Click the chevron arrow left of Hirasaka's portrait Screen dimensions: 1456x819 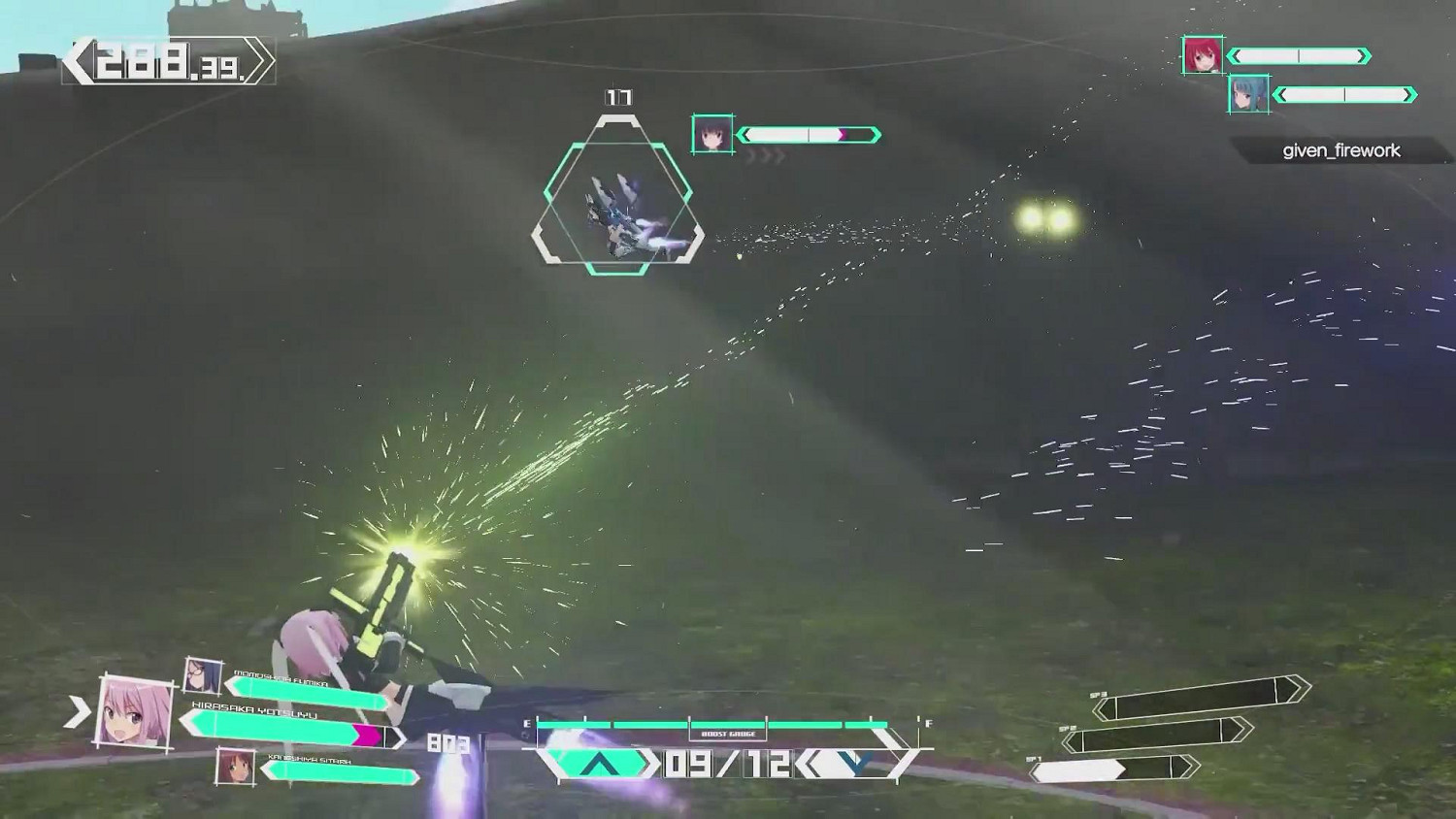(77, 708)
